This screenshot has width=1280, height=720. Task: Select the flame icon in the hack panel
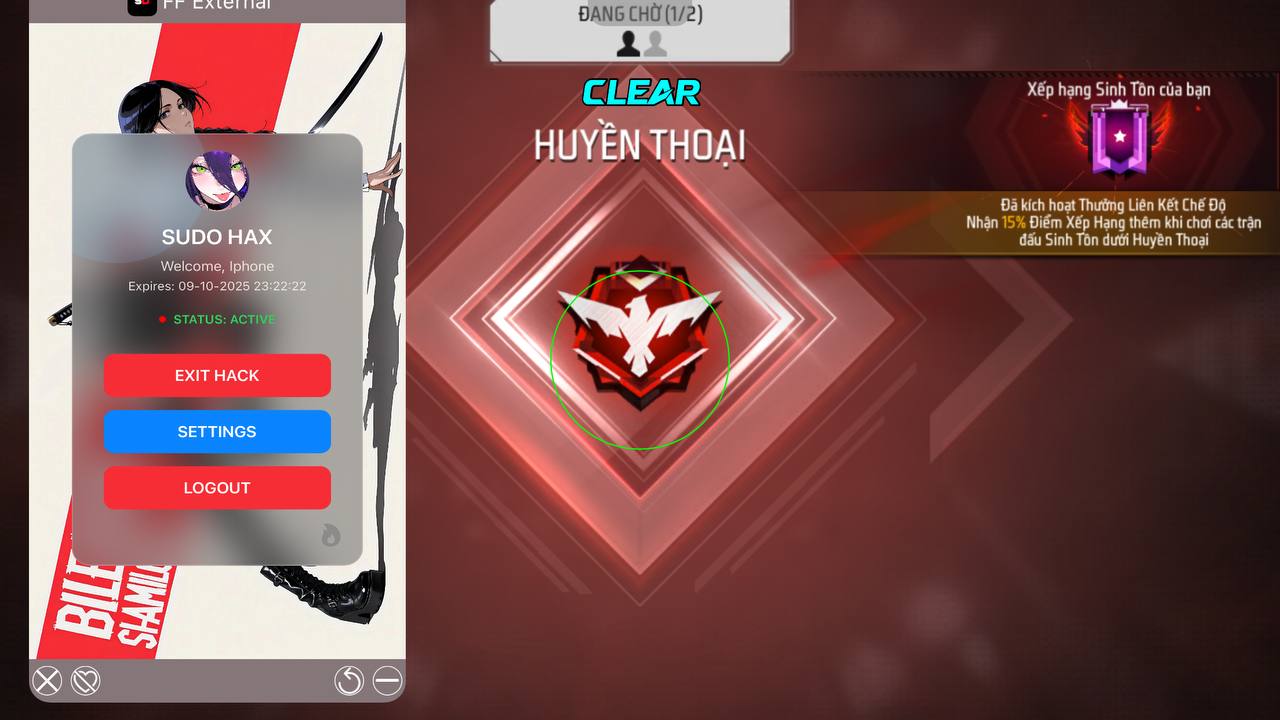point(330,536)
